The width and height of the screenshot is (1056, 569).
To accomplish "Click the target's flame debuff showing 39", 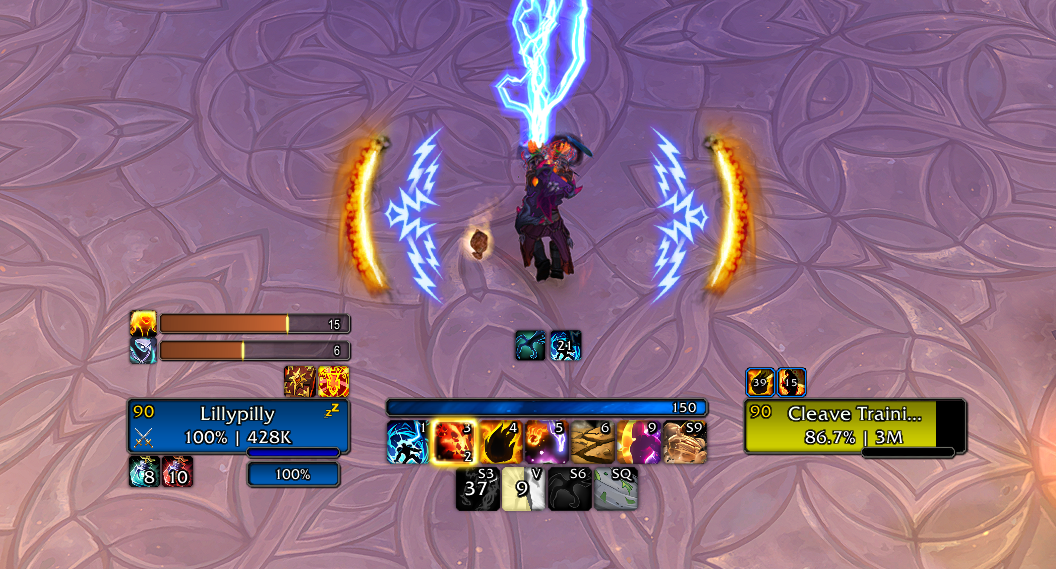I will click(x=761, y=383).
